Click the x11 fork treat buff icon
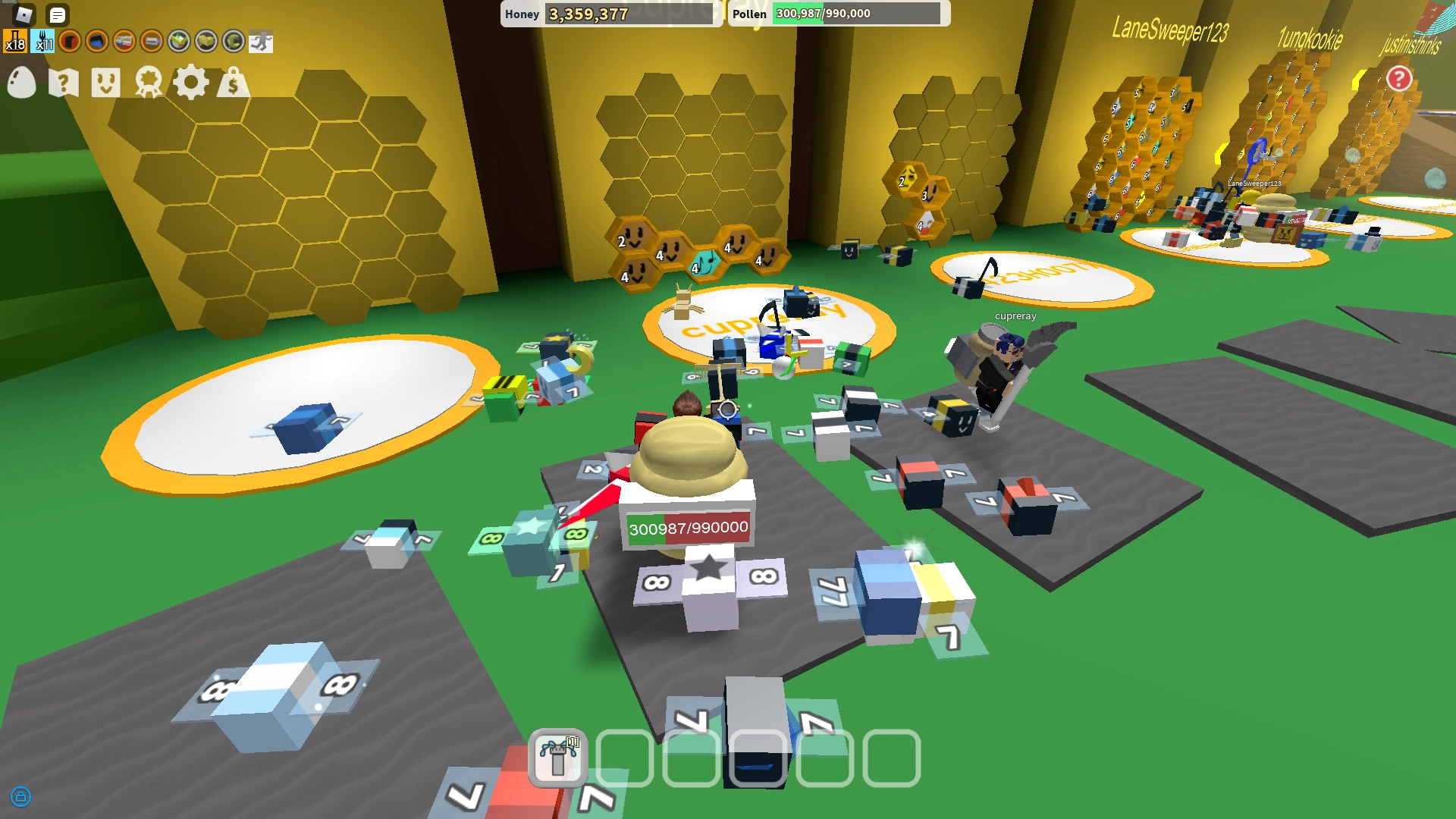Viewport: 1456px width, 819px height. (x=44, y=42)
